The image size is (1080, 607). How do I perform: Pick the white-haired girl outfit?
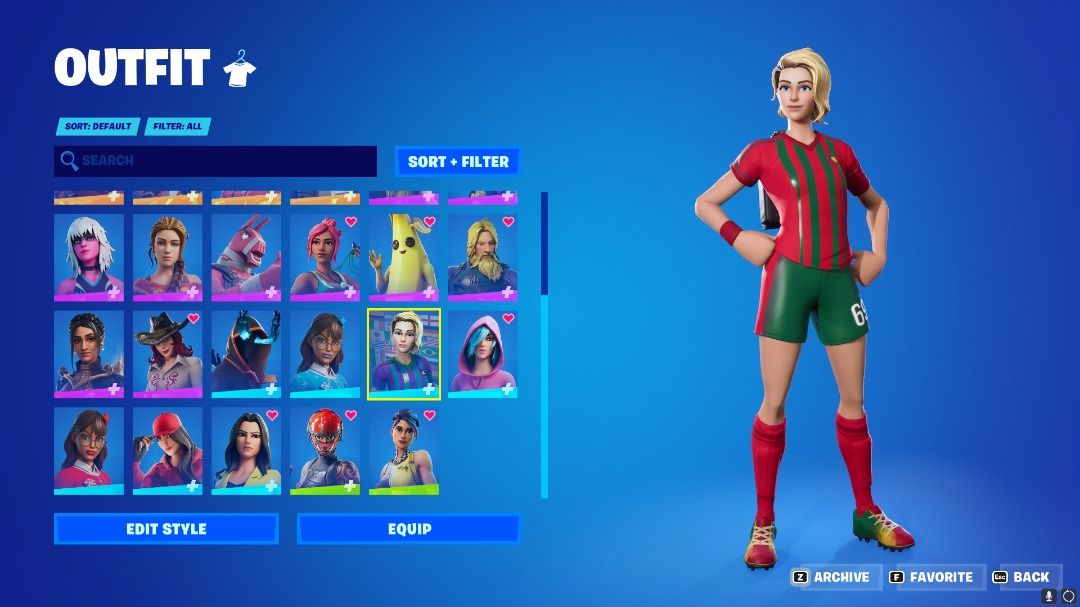[89, 257]
